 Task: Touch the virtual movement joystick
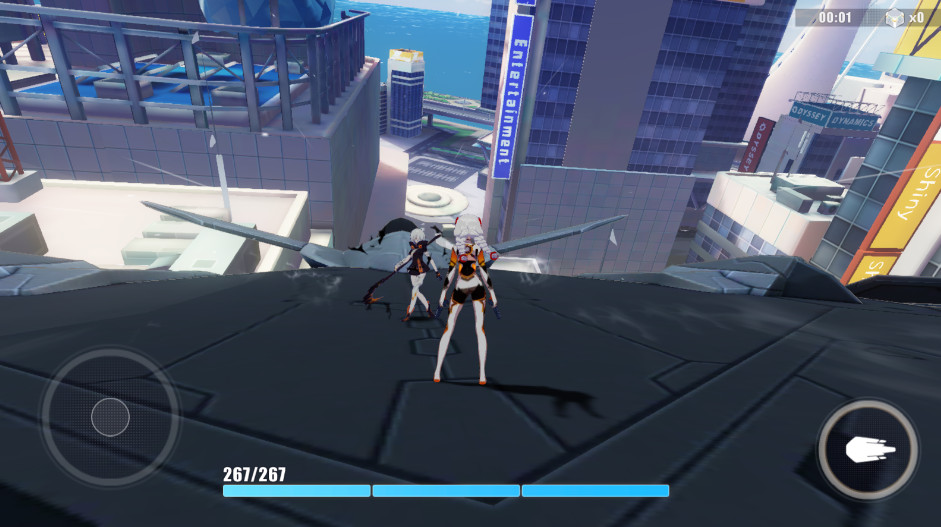110,417
